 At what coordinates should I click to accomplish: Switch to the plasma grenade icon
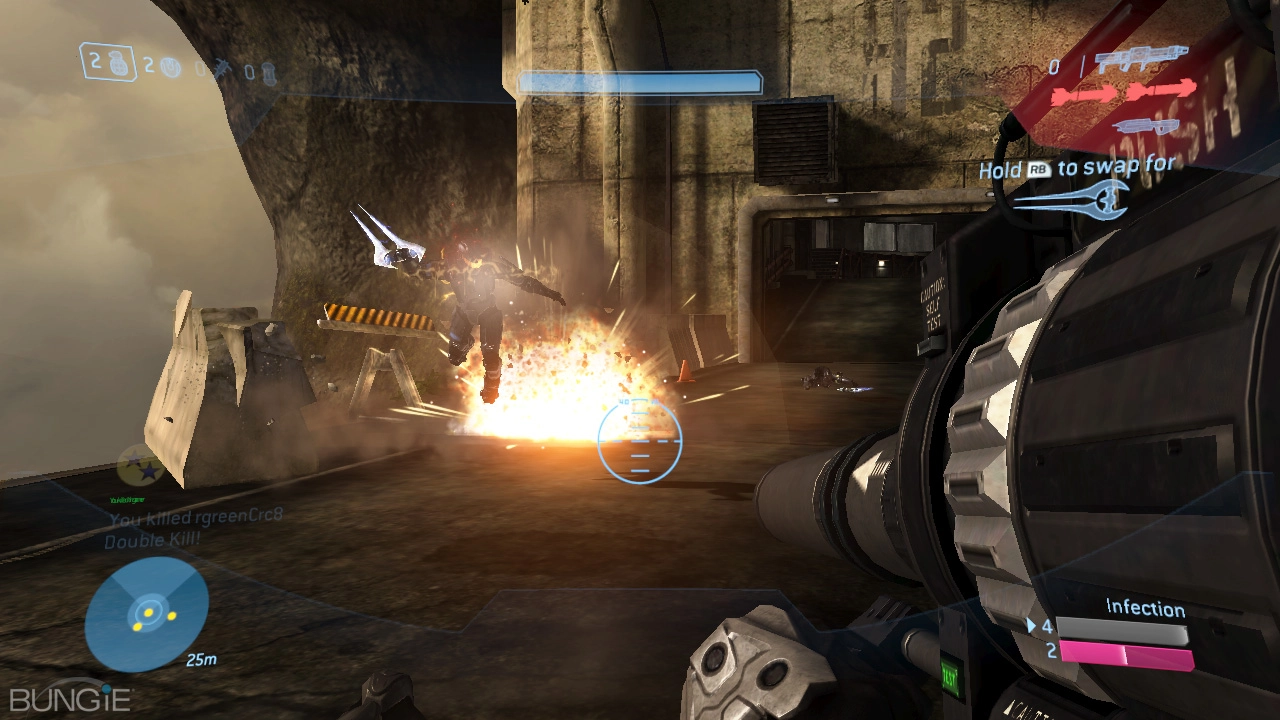170,67
